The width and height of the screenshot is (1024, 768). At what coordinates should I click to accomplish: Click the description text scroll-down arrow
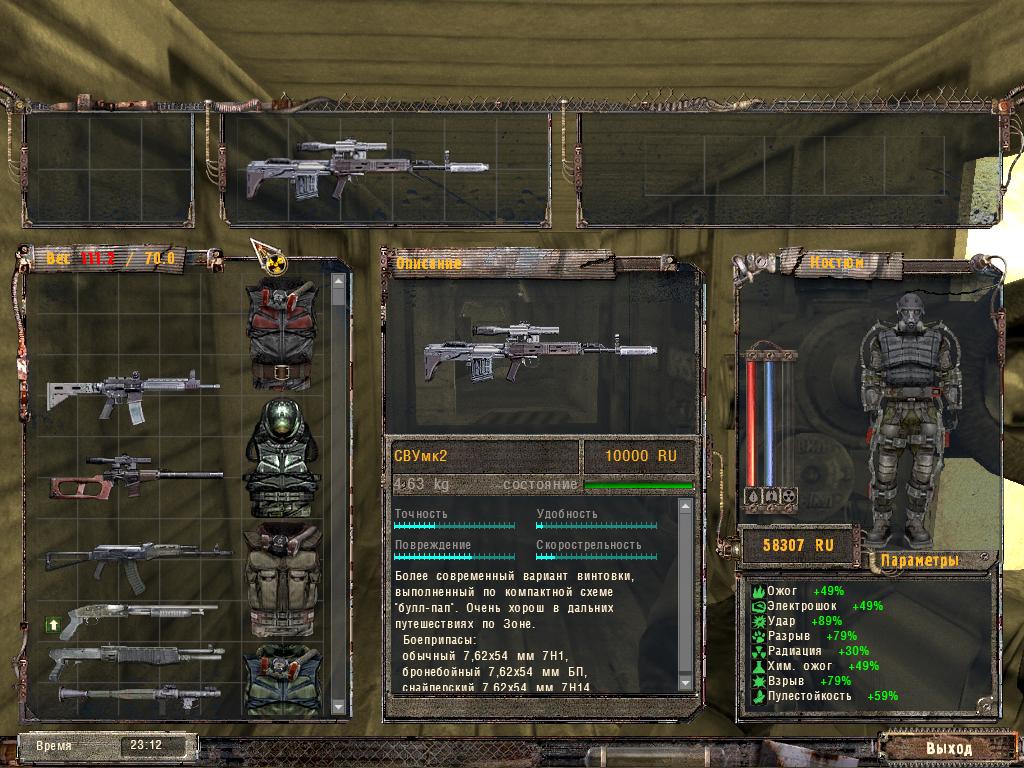tap(685, 682)
